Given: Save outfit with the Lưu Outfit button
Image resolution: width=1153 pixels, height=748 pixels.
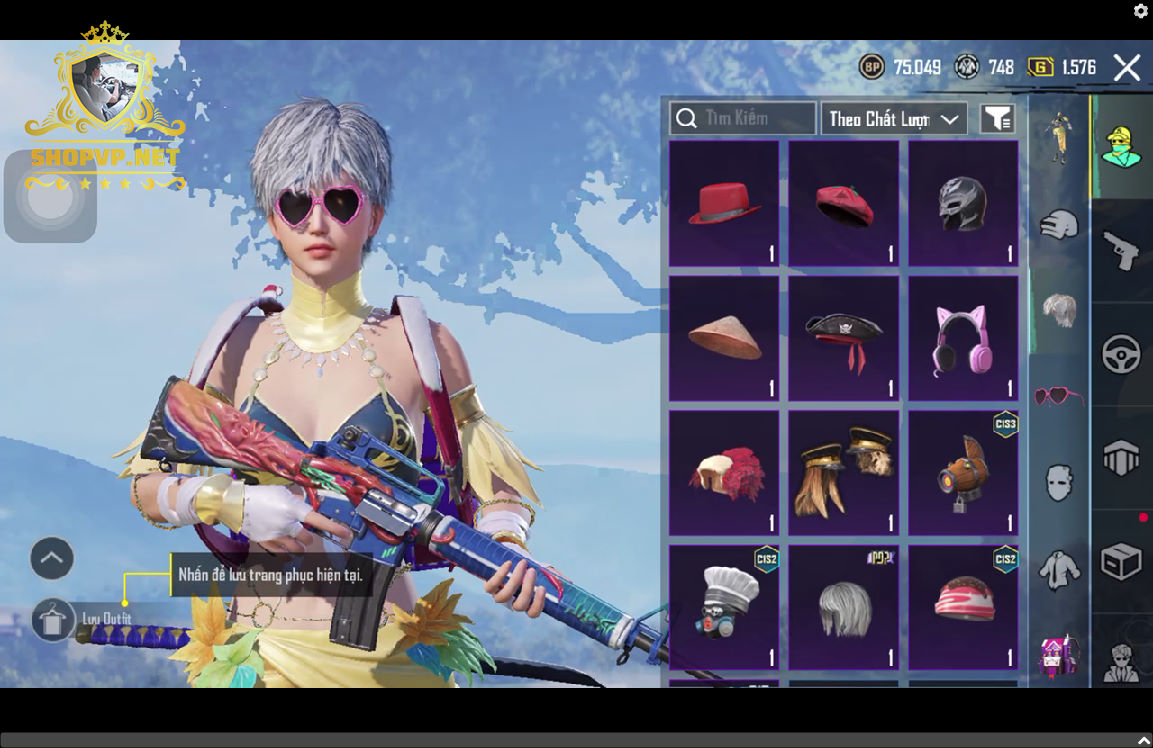Looking at the screenshot, I should click(x=54, y=620).
